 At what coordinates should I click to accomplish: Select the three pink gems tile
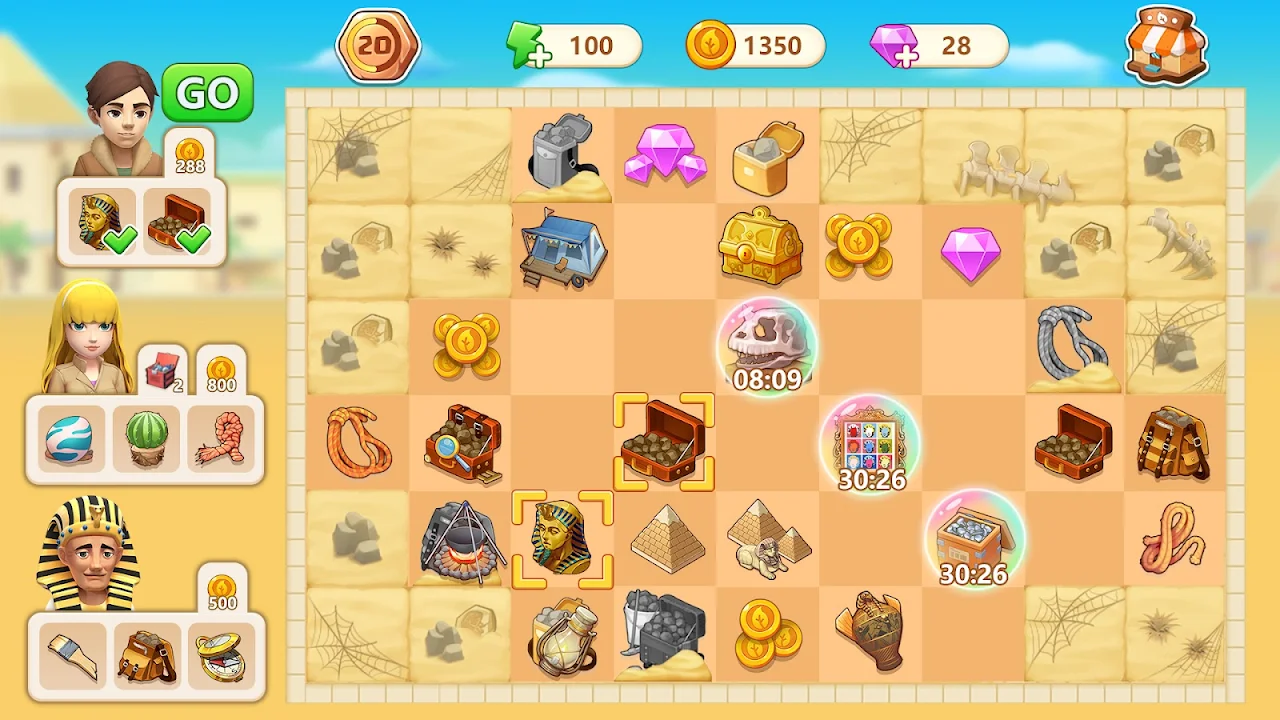(664, 155)
